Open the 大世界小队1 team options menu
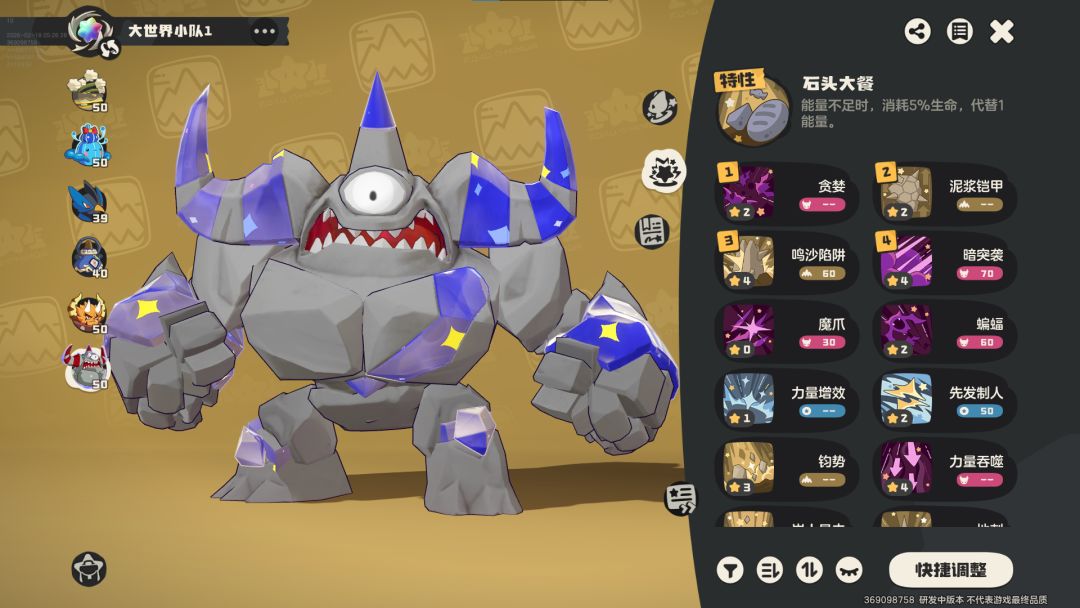Image resolution: width=1080 pixels, height=608 pixels. pos(264,31)
